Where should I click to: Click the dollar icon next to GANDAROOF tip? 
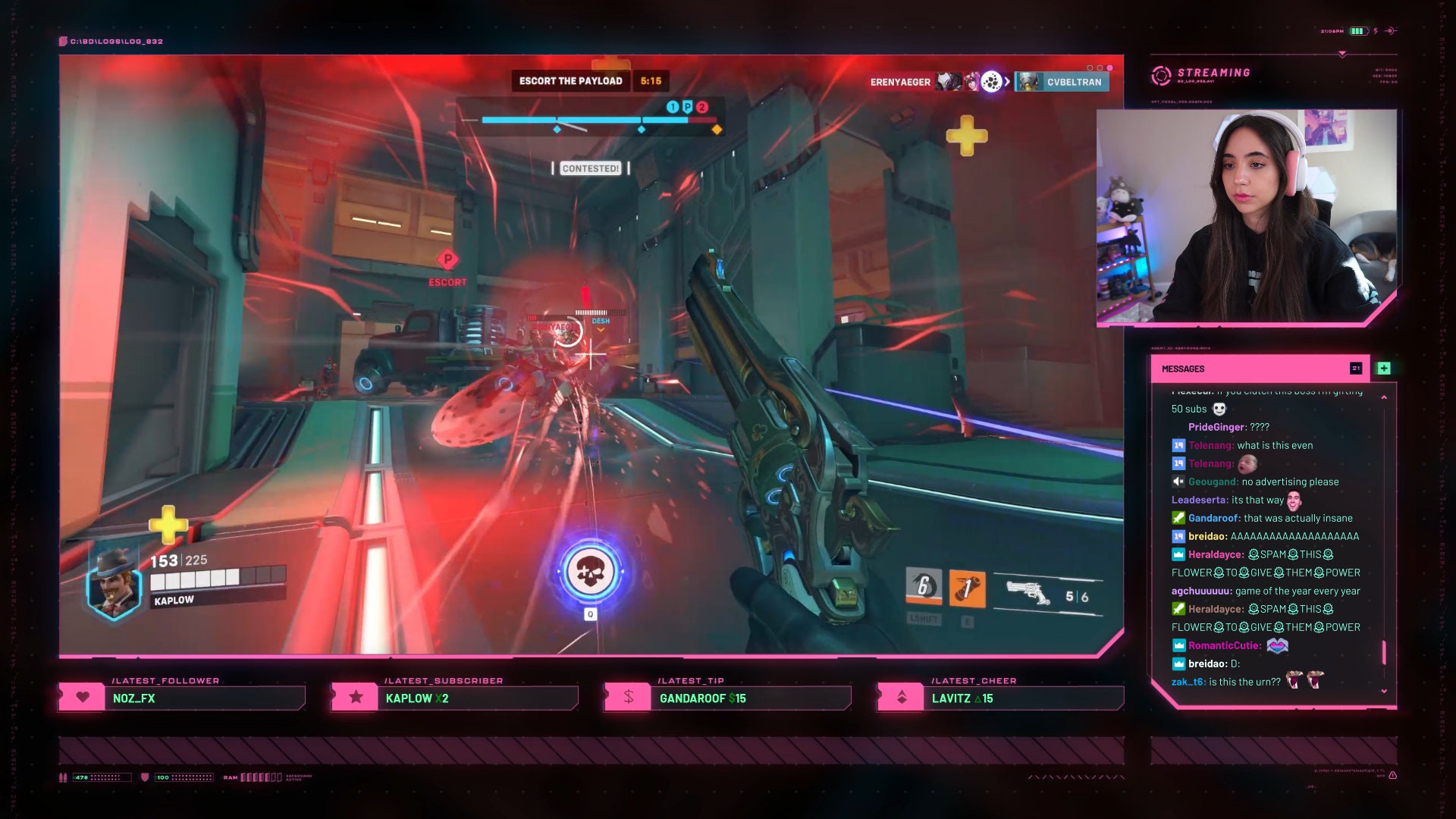point(628,697)
